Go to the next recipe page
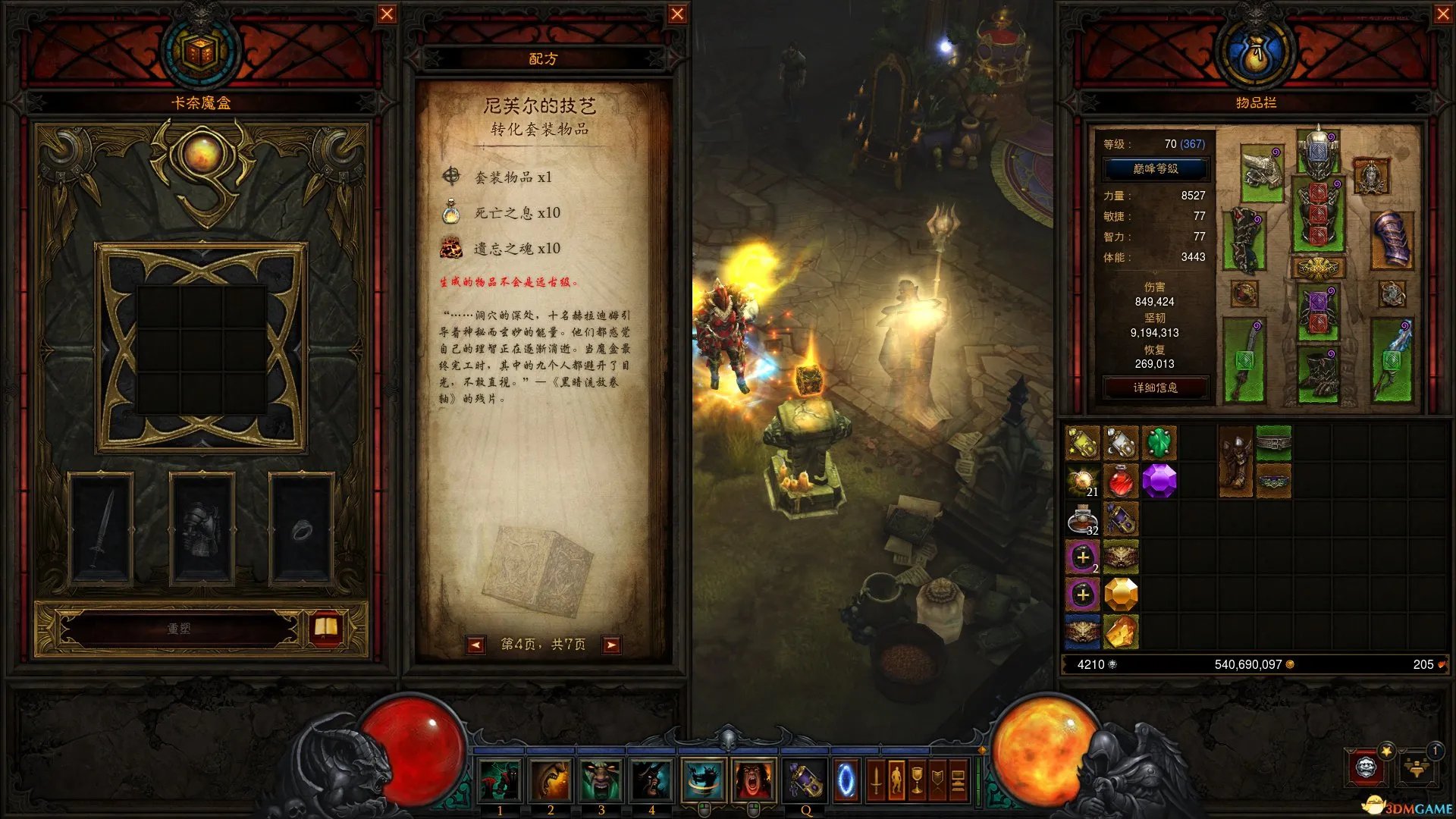Screen dimensions: 1456x819 pos(610,645)
